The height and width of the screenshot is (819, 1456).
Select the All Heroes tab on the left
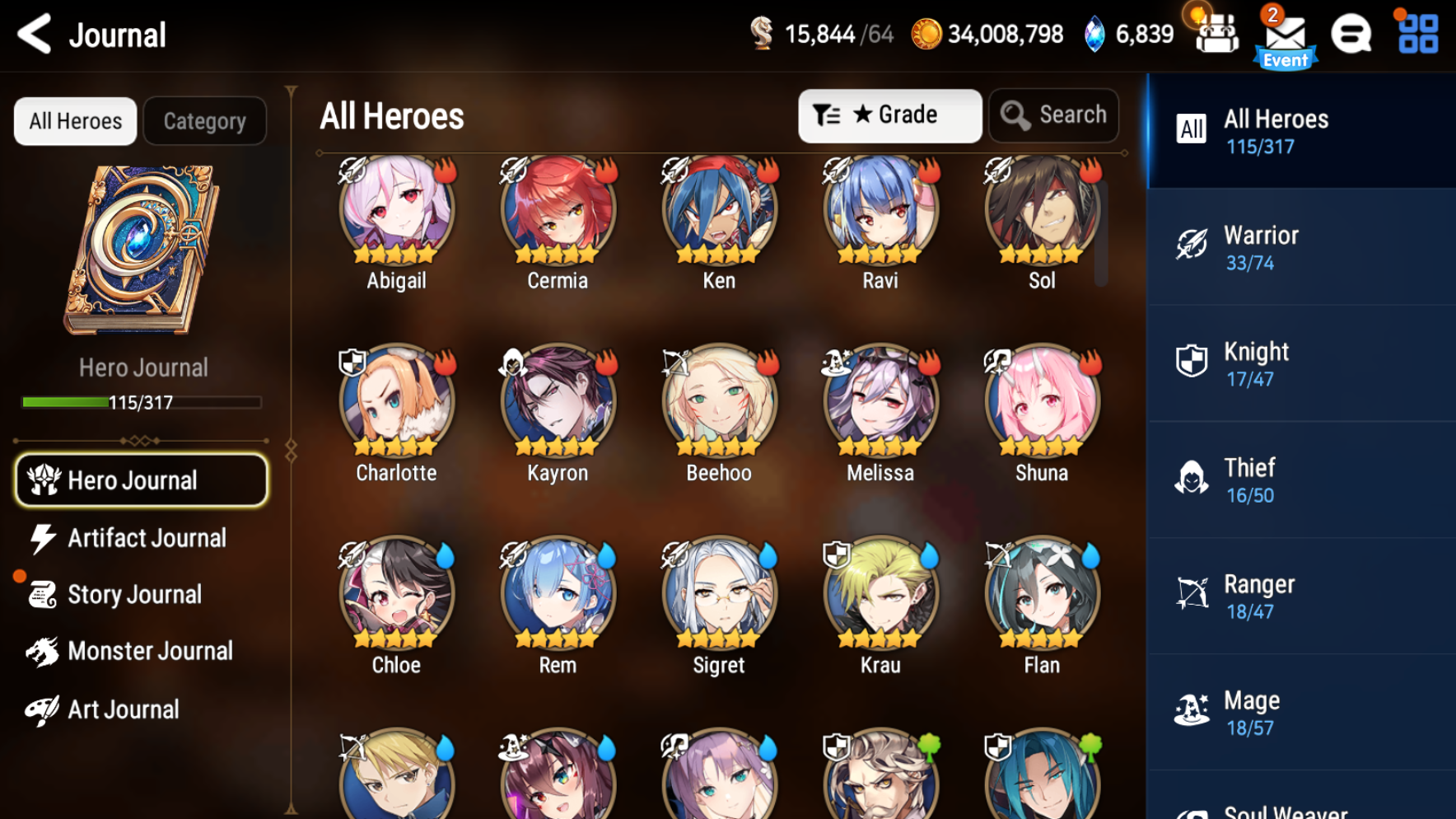tap(74, 120)
